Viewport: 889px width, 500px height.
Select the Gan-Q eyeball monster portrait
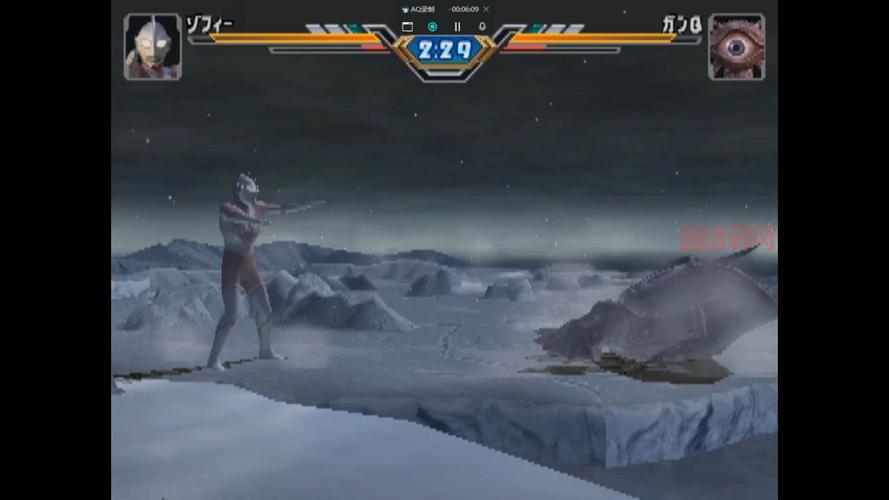tap(736, 46)
